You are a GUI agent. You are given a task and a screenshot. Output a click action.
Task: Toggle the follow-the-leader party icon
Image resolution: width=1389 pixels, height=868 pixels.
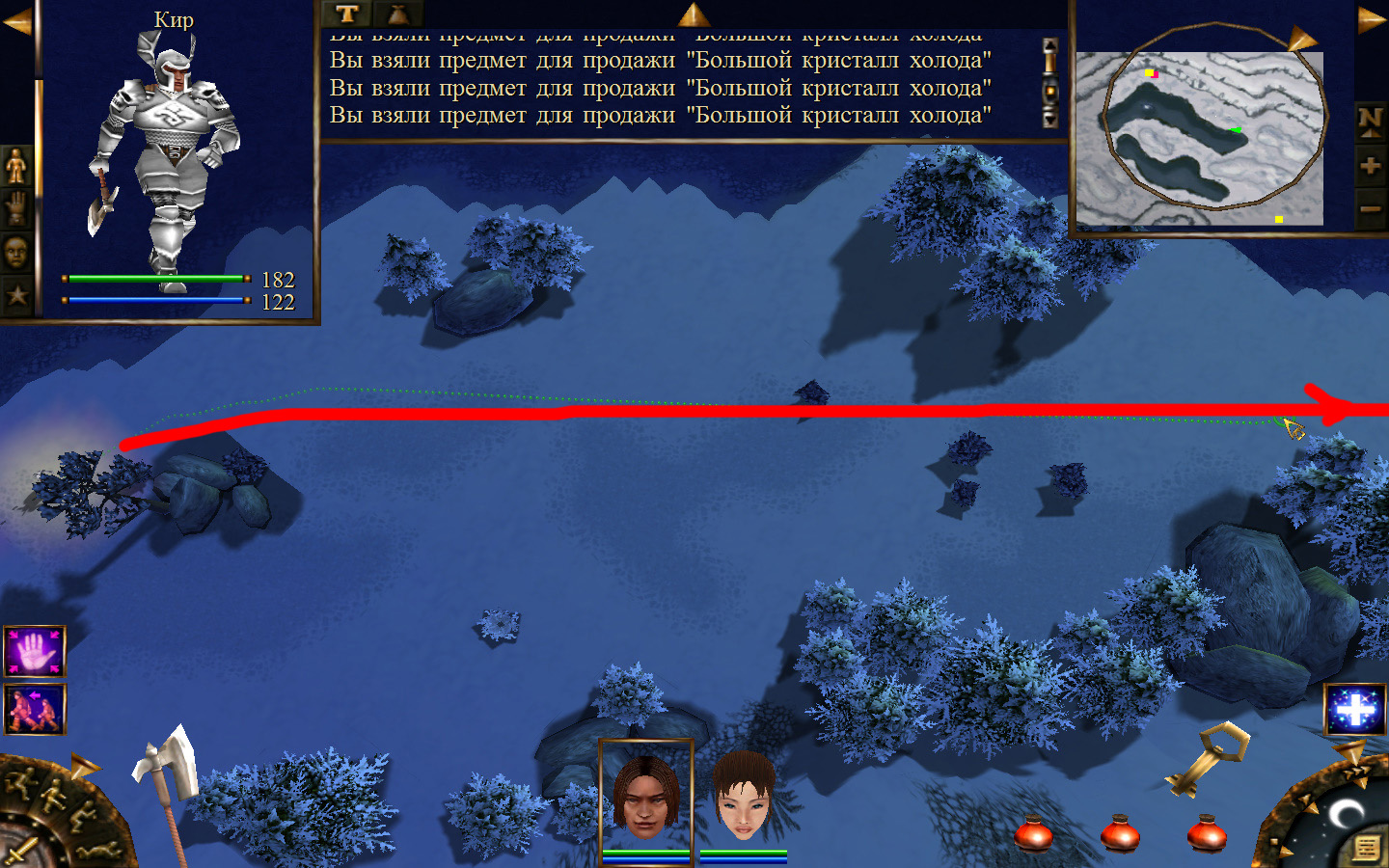(35, 710)
